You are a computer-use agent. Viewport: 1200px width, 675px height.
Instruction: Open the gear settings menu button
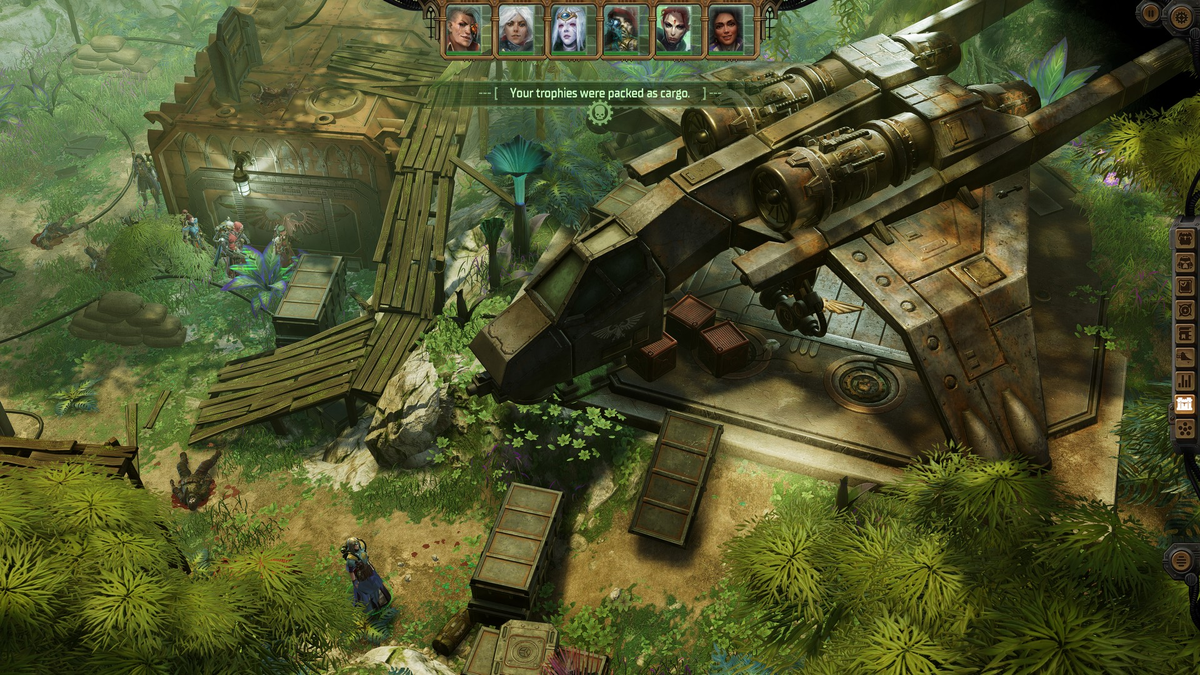click(x=1182, y=18)
